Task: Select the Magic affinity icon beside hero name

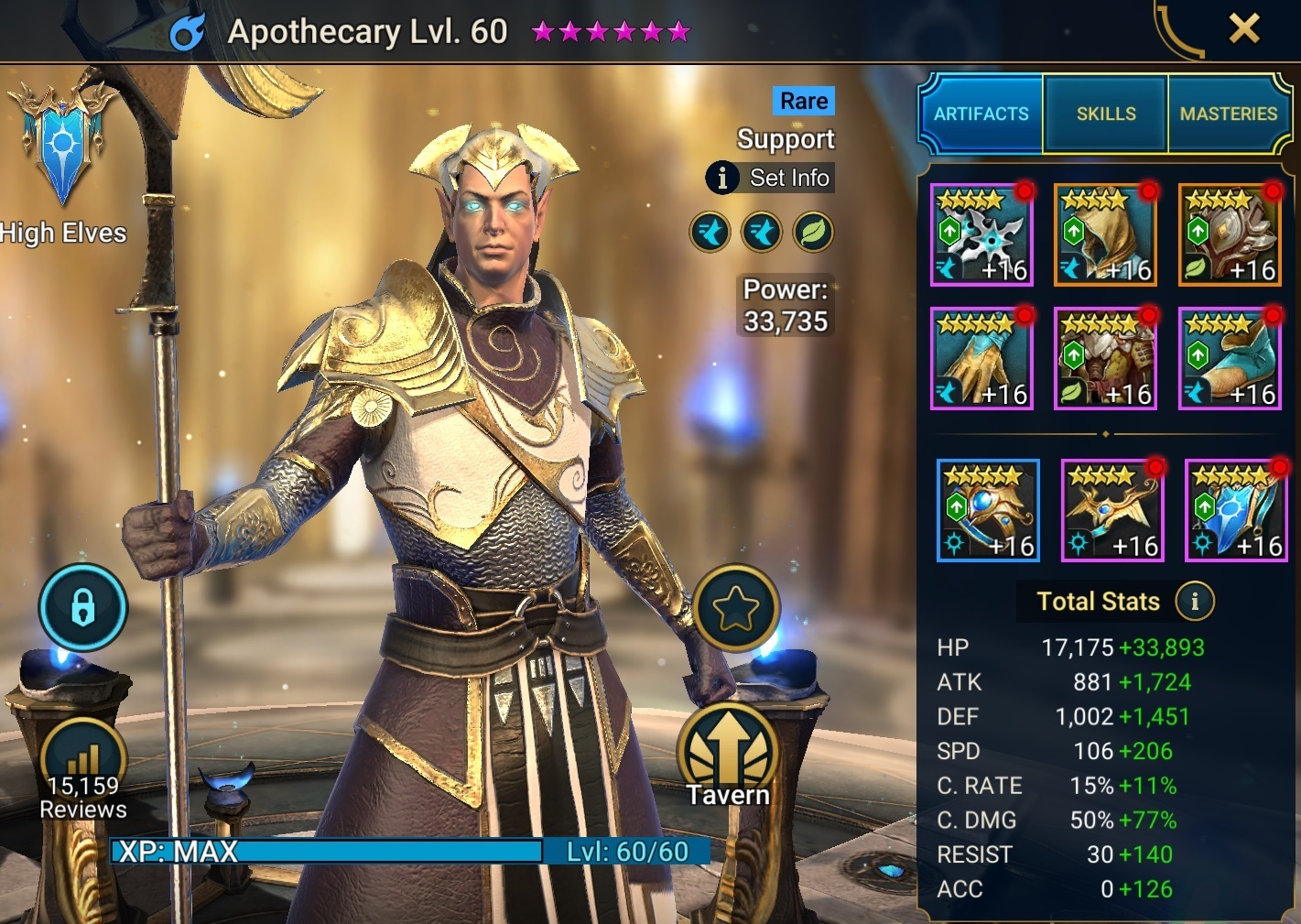Action: [190, 31]
